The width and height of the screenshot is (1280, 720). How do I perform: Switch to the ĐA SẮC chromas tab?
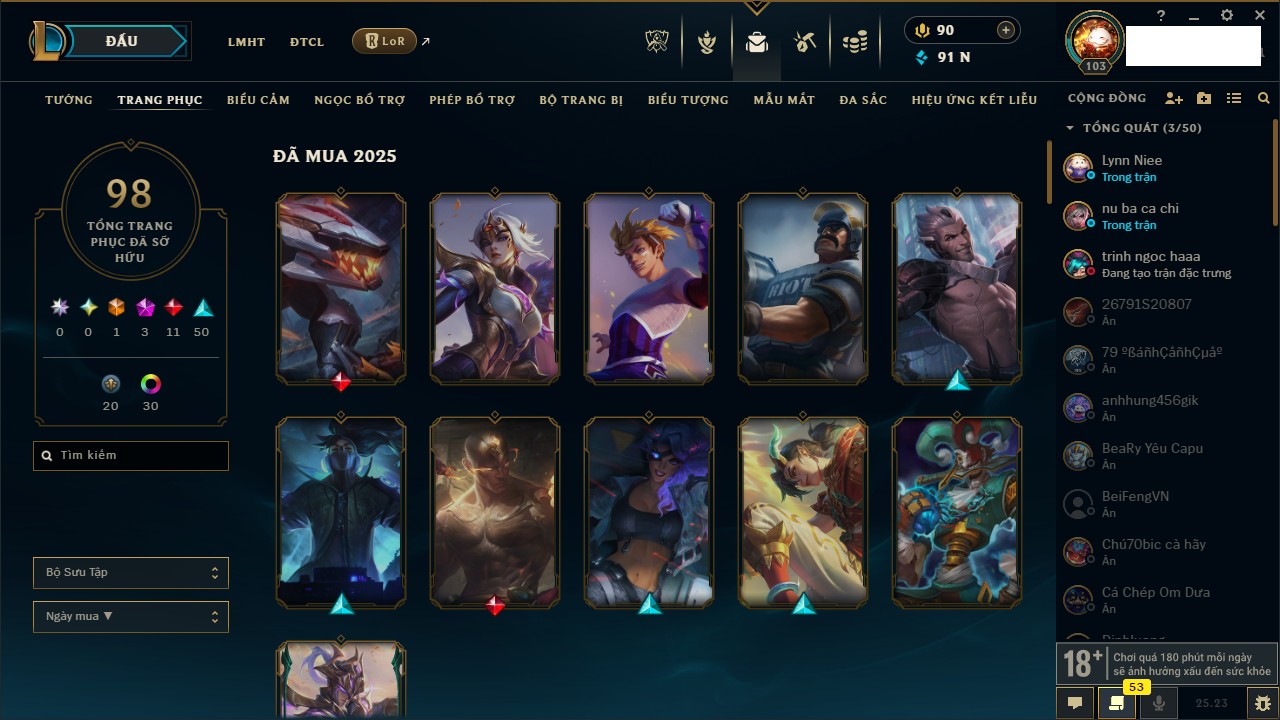(x=863, y=100)
